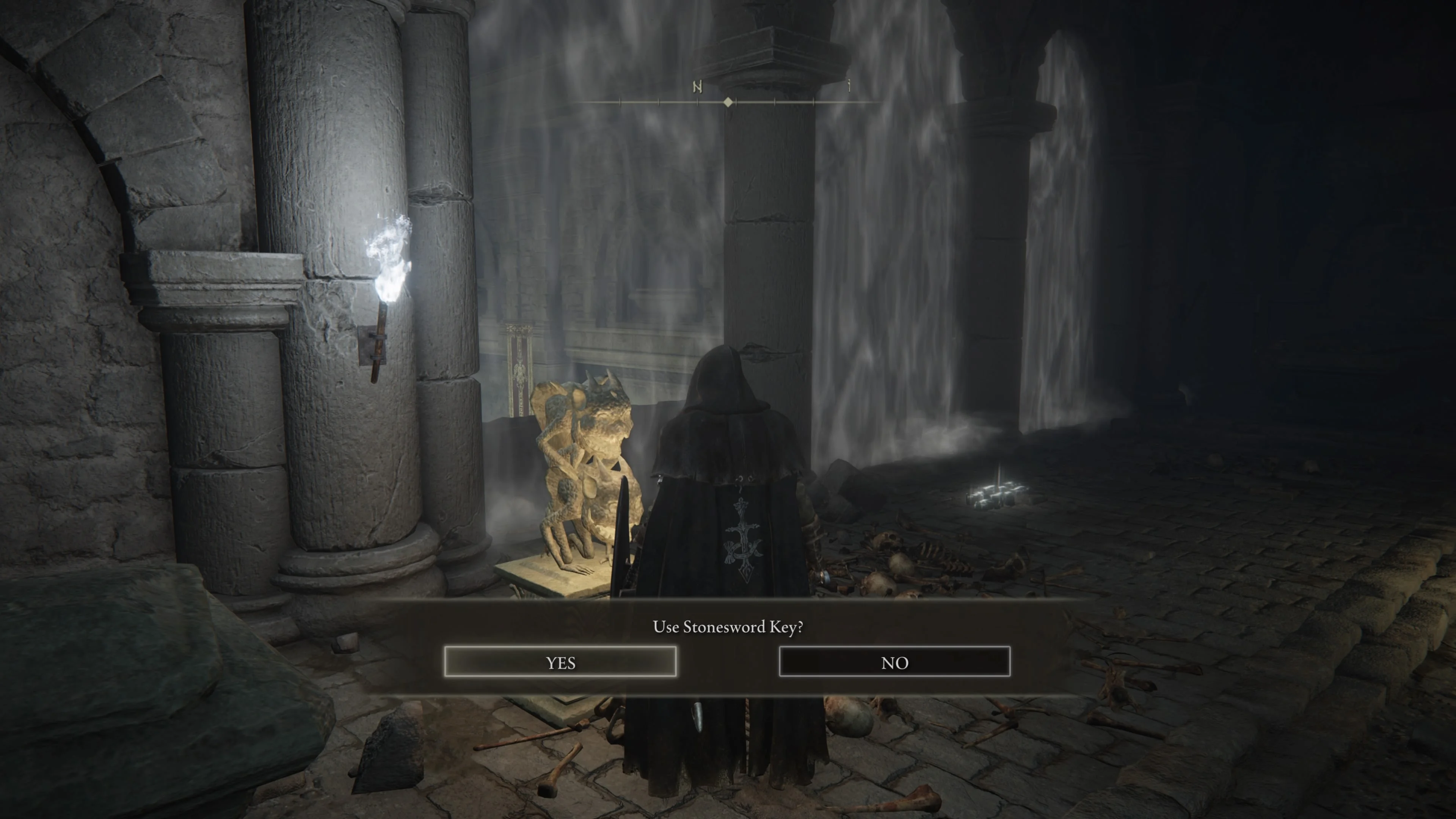Image resolution: width=1456 pixels, height=819 pixels.
Task: Decline the Stonesword Key prompt with NO
Action: (894, 662)
